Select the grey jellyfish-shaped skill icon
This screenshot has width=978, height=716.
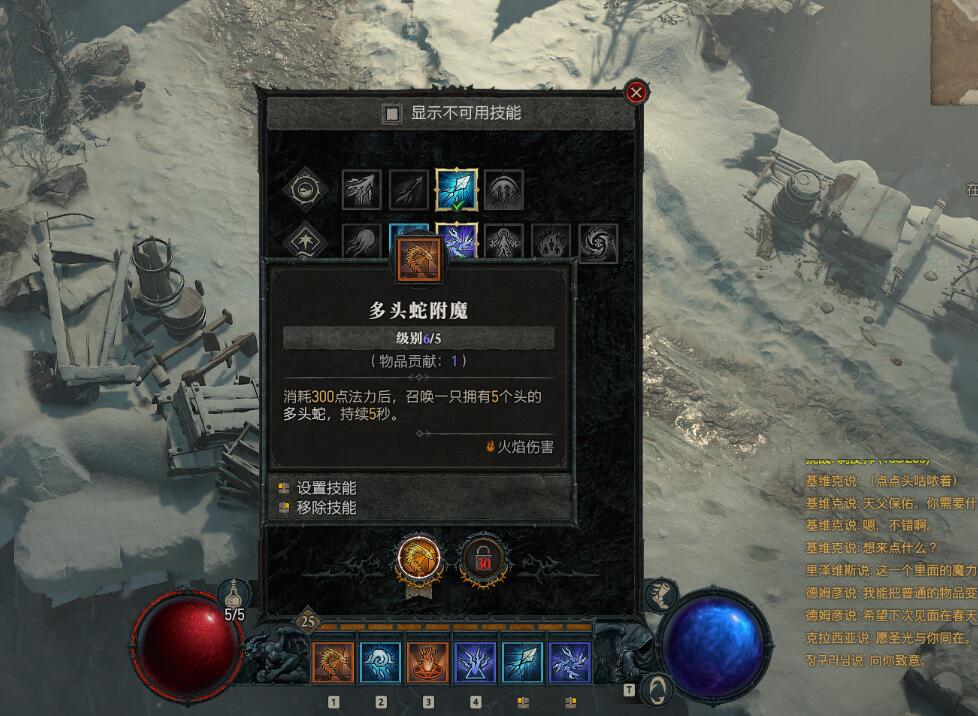(362, 242)
